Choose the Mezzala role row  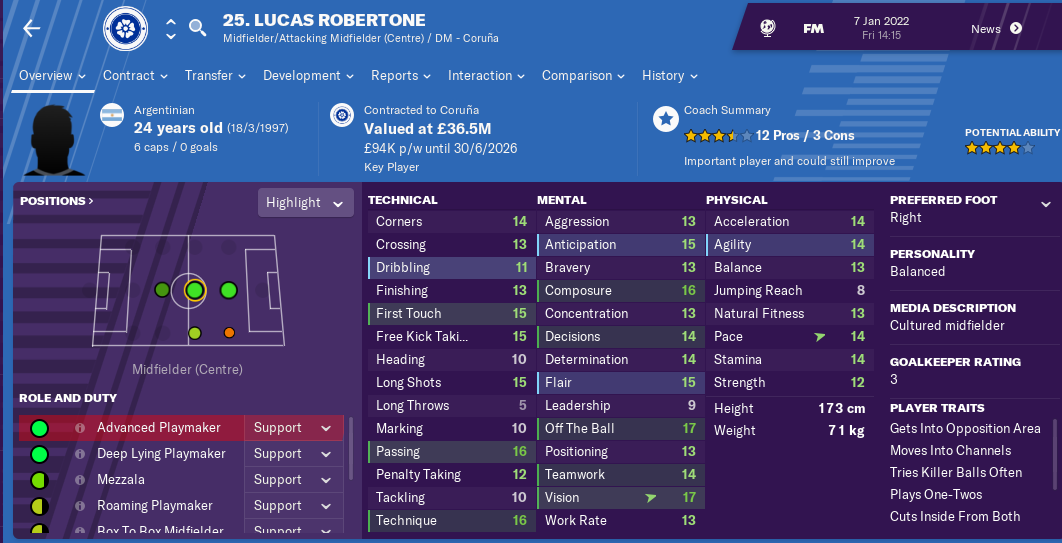coord(120,480)
